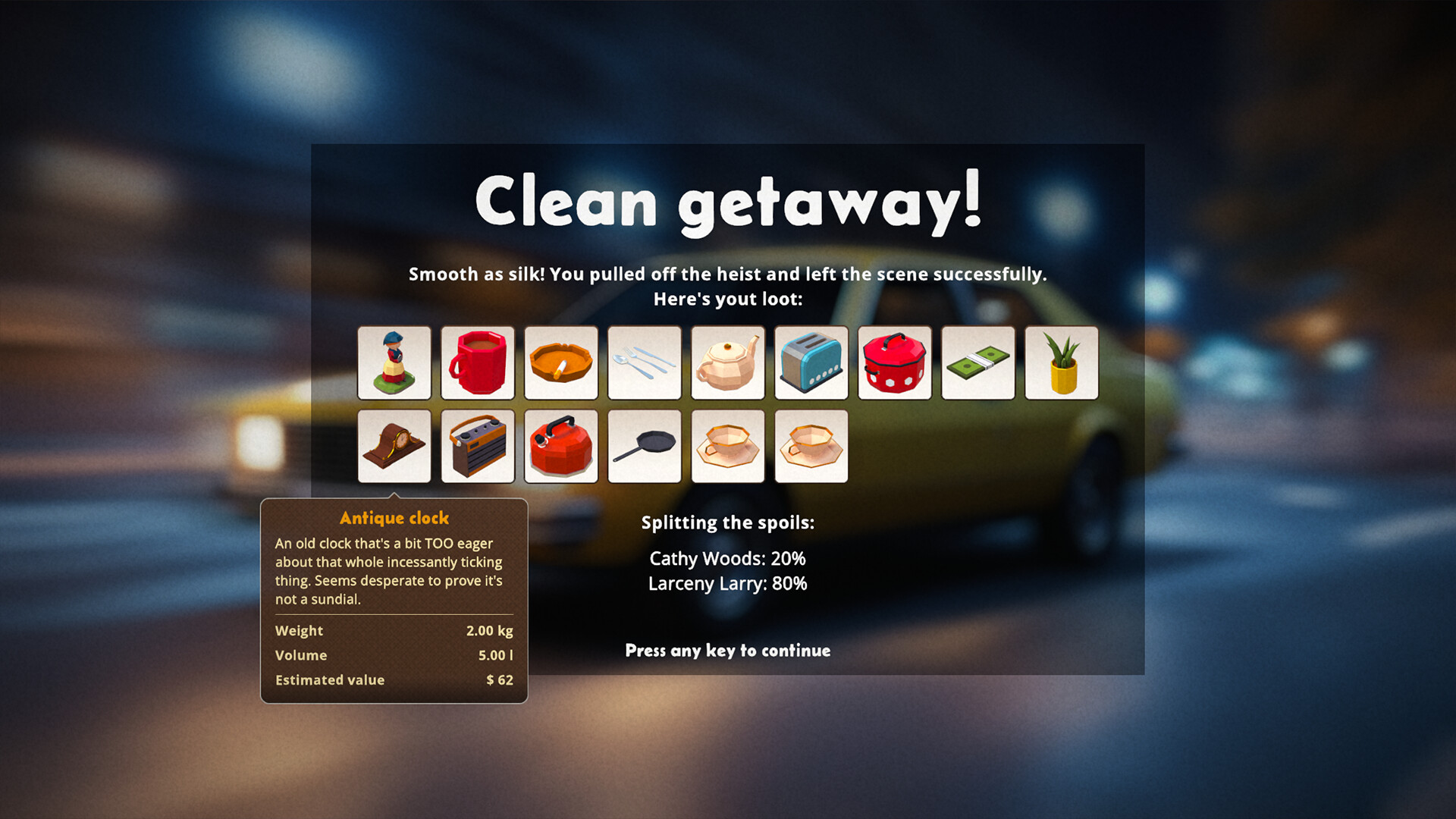Click Cathy Woods' spoils percentage

(726, 559)
